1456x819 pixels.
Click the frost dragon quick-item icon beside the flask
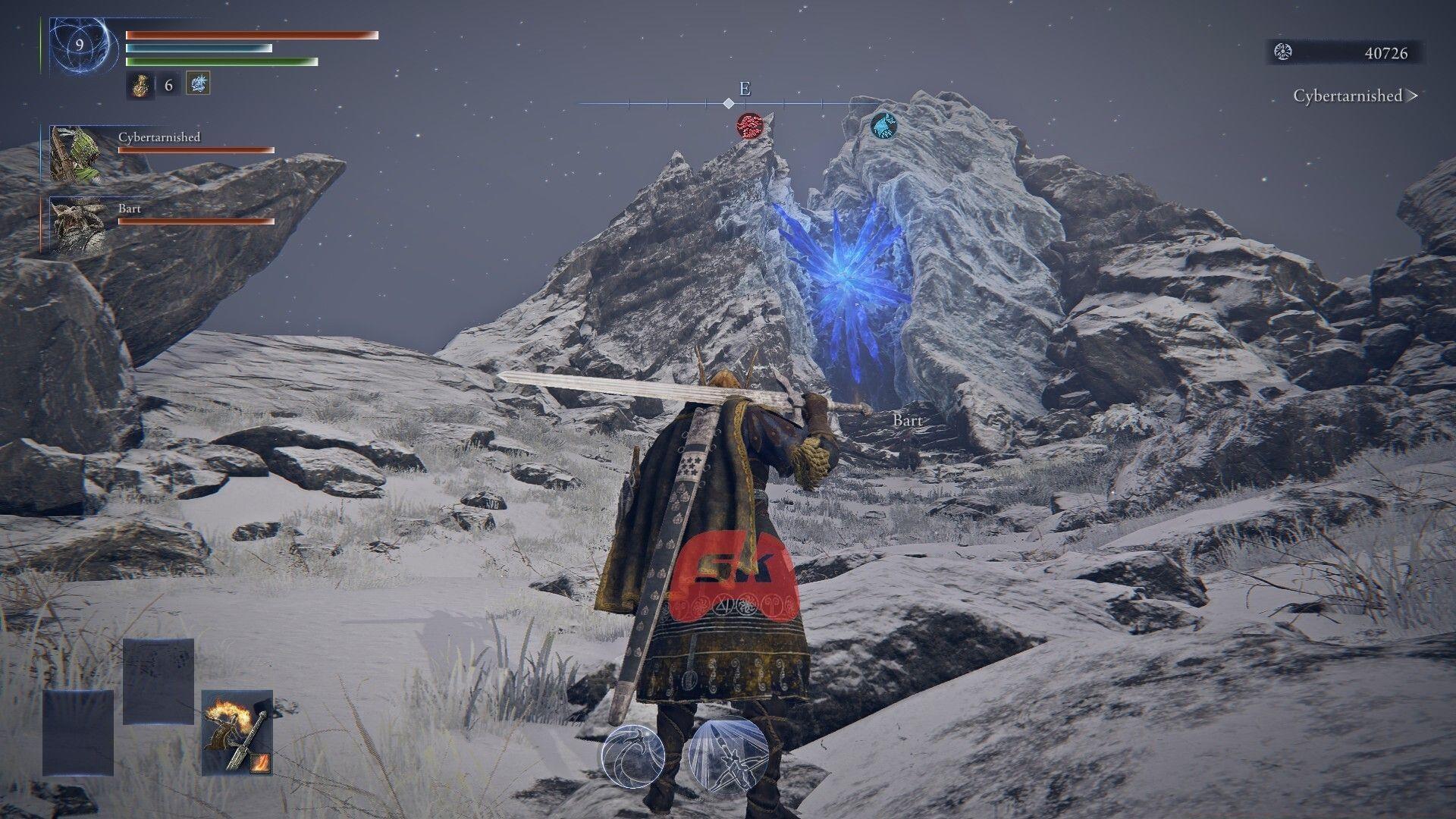199,84
